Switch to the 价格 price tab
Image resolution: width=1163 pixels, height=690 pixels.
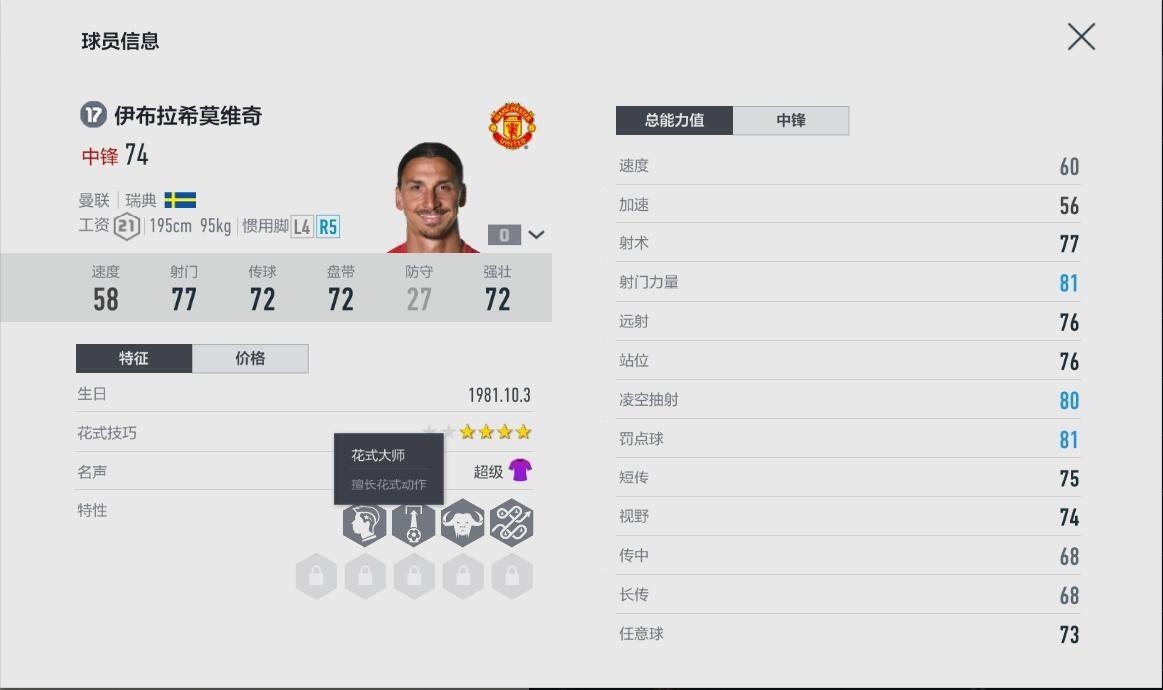[x=250, y=359]
